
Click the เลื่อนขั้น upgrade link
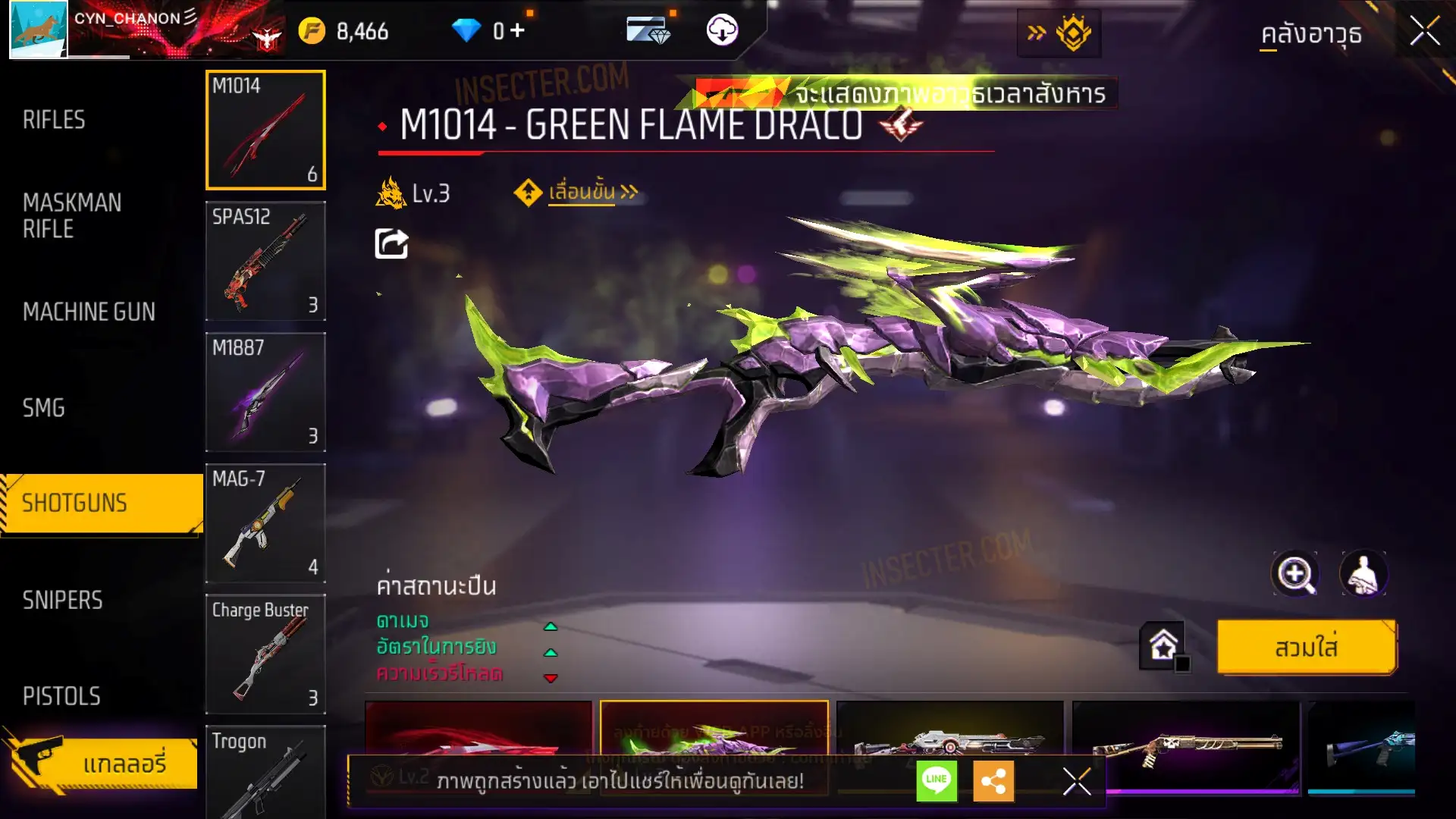pyautogui.click(x=592, y=193)
